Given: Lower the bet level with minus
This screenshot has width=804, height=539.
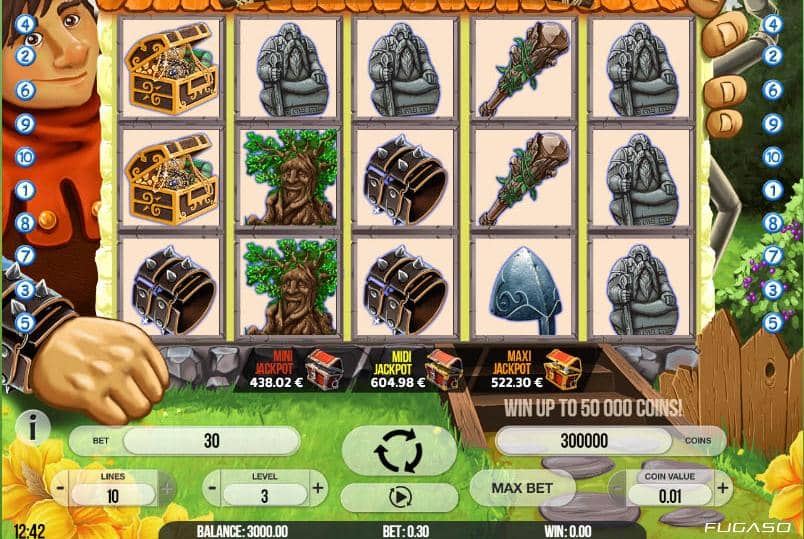Looking at the screenshot, I should click(x=212, y=489).
